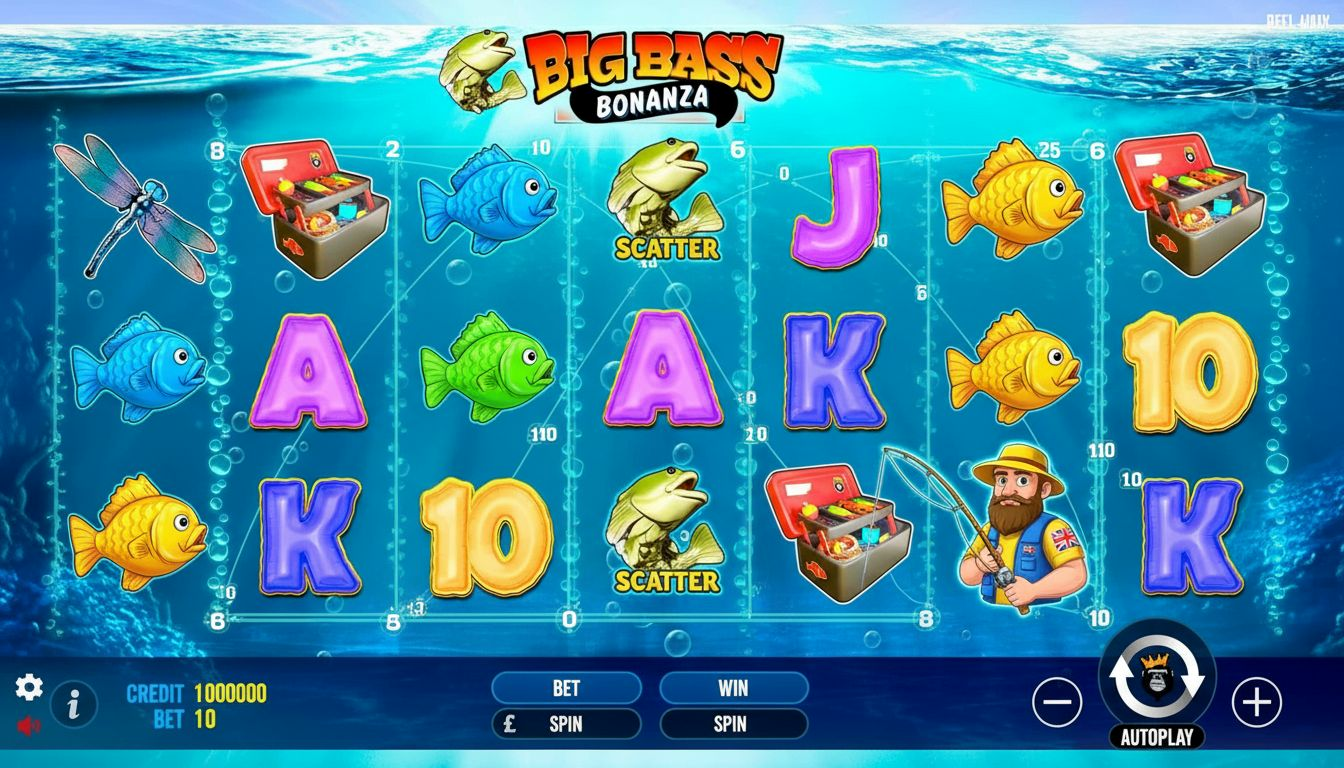1344x768 pixels.
Task: Increase the bet with the plus button
Action: coord(1256,703)
